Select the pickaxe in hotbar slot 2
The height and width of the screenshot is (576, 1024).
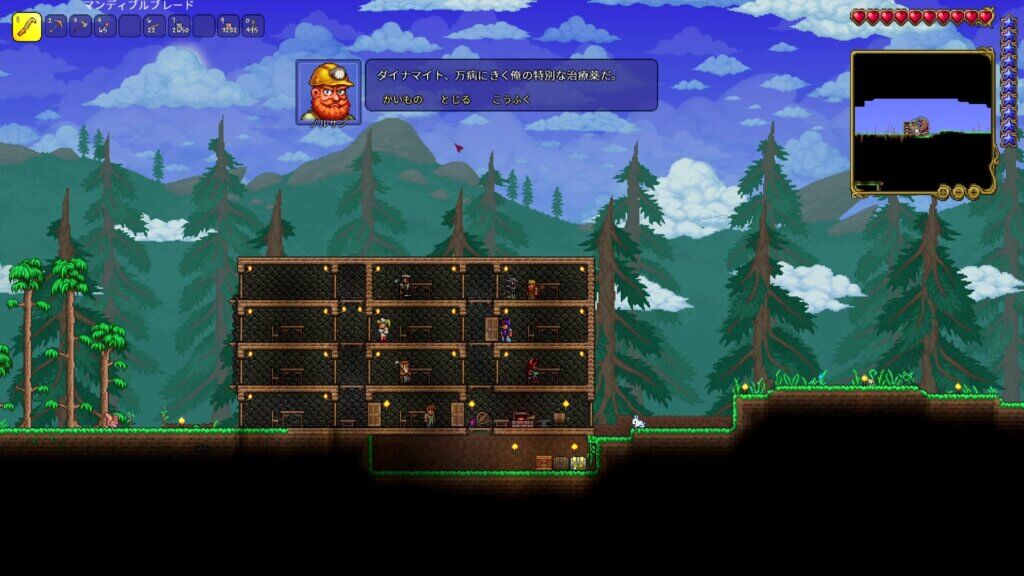(55, 26)
